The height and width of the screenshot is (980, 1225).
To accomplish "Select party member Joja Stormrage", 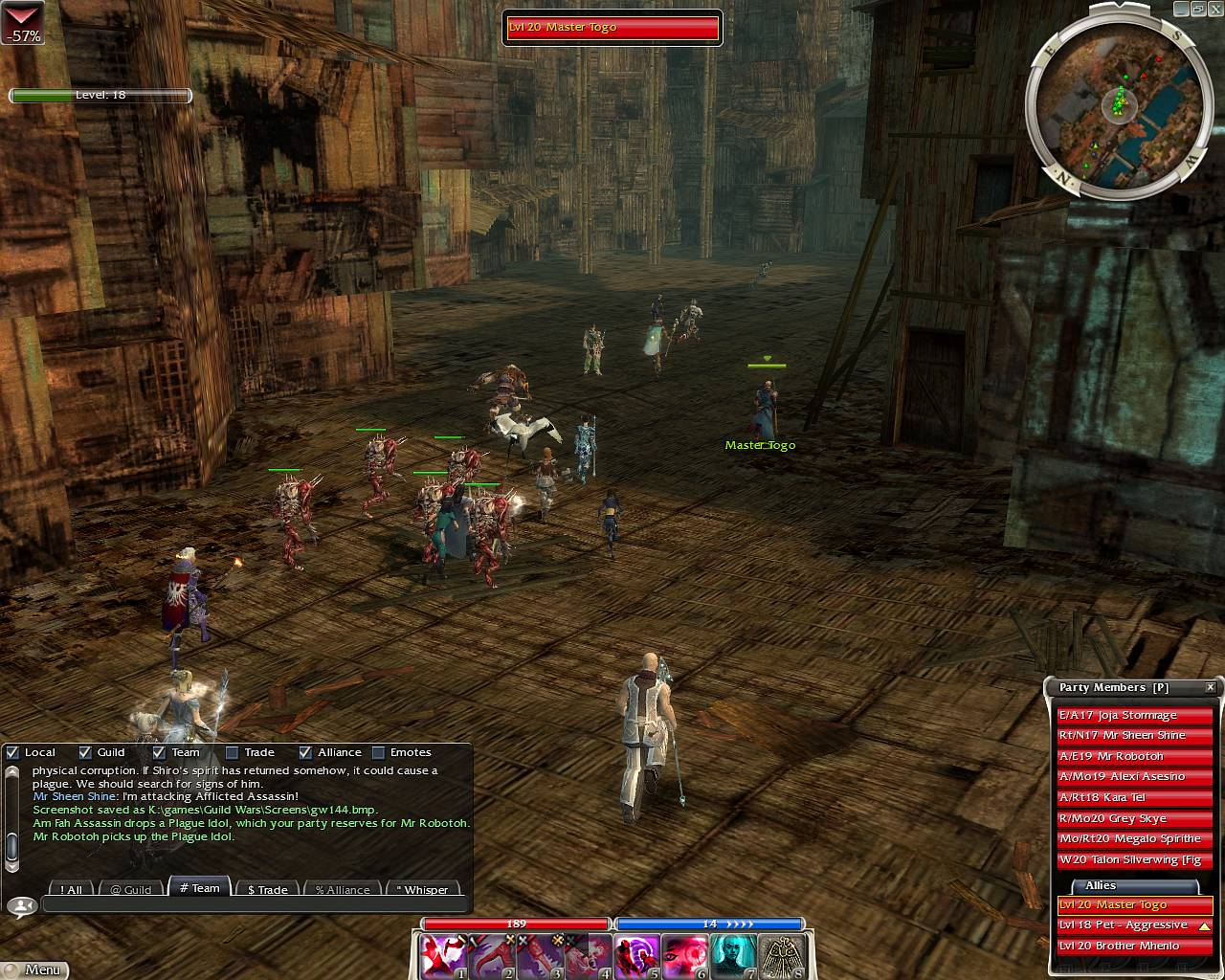I will point(1134,715).
